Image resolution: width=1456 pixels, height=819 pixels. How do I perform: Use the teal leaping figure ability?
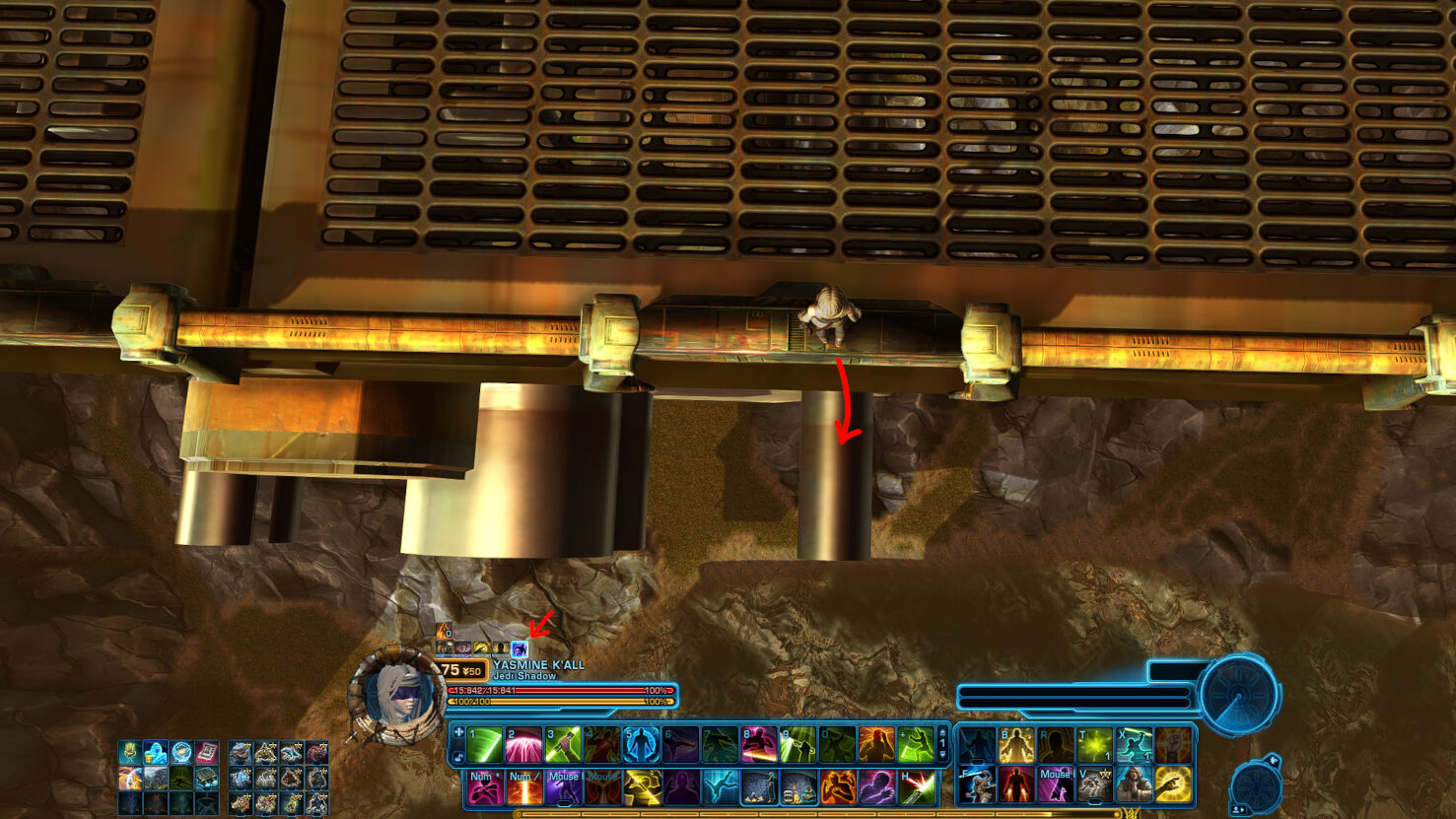[x=720, y=787]
